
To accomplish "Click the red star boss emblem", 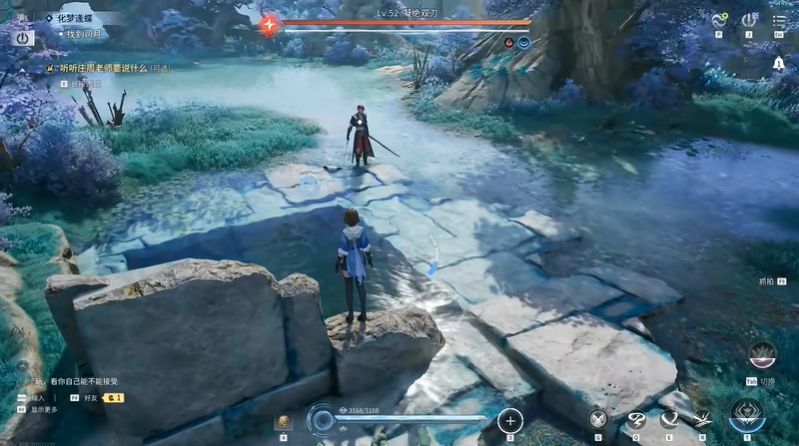I will click(268, 25).
